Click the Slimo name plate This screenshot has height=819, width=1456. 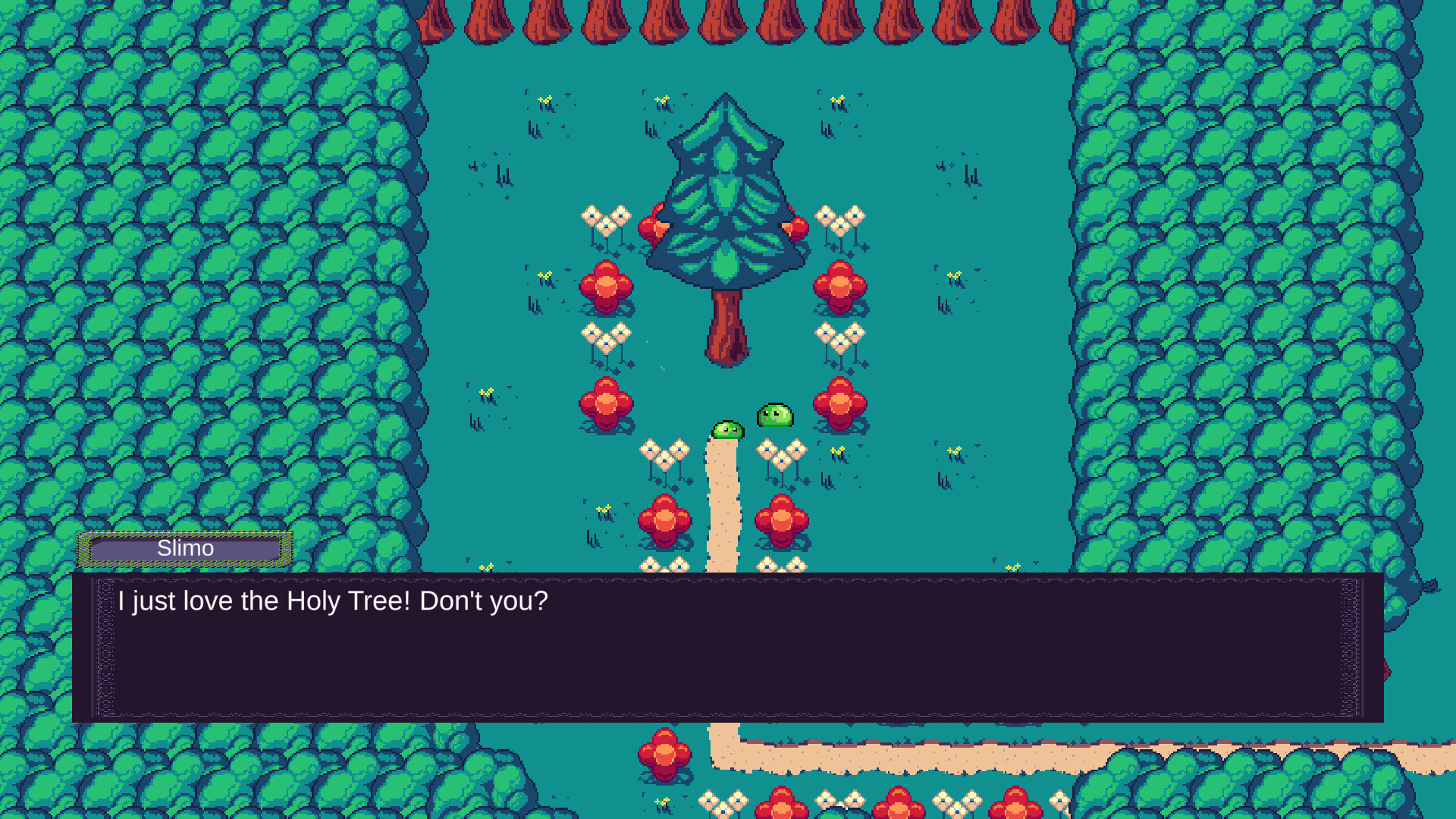click(184, 548)
